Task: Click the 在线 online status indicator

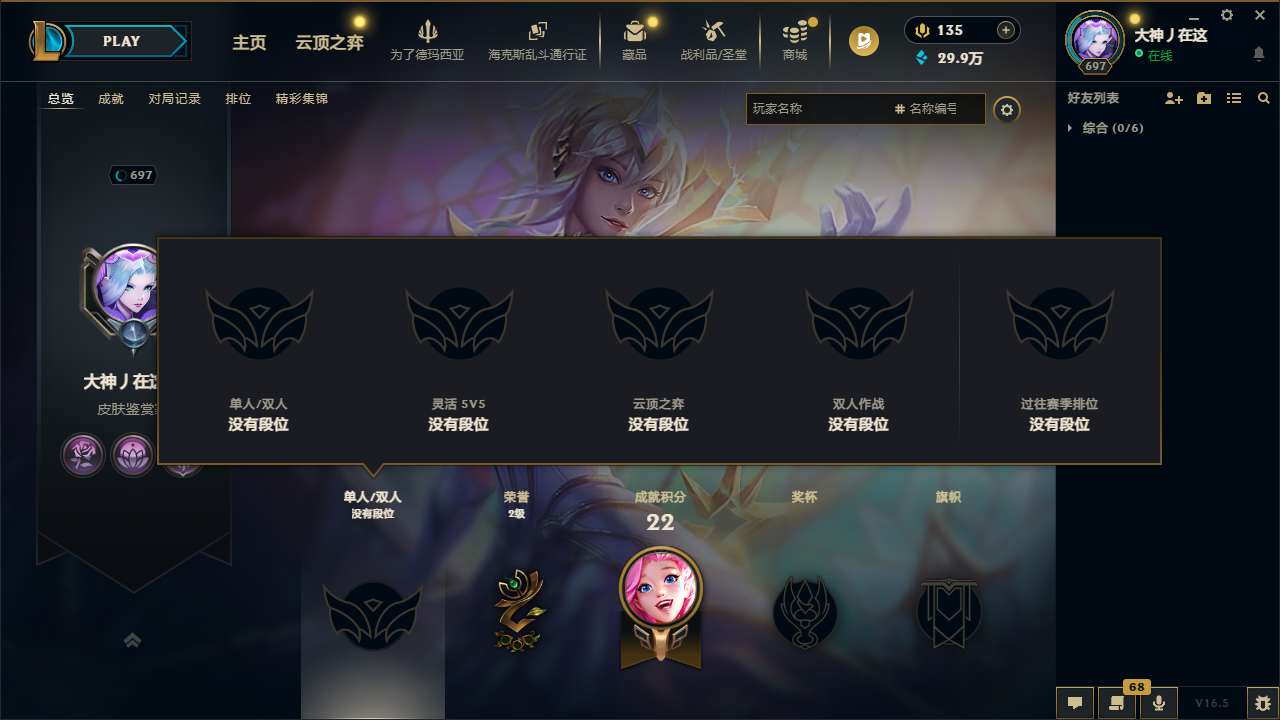Action: (1159, 52)
